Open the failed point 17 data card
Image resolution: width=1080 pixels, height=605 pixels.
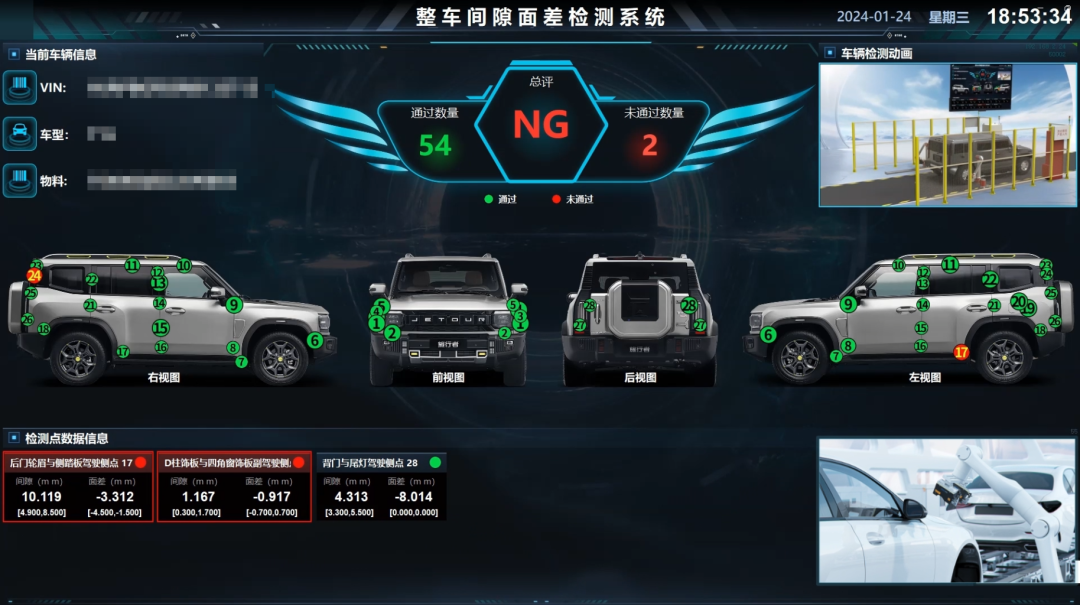coord(78,487)
